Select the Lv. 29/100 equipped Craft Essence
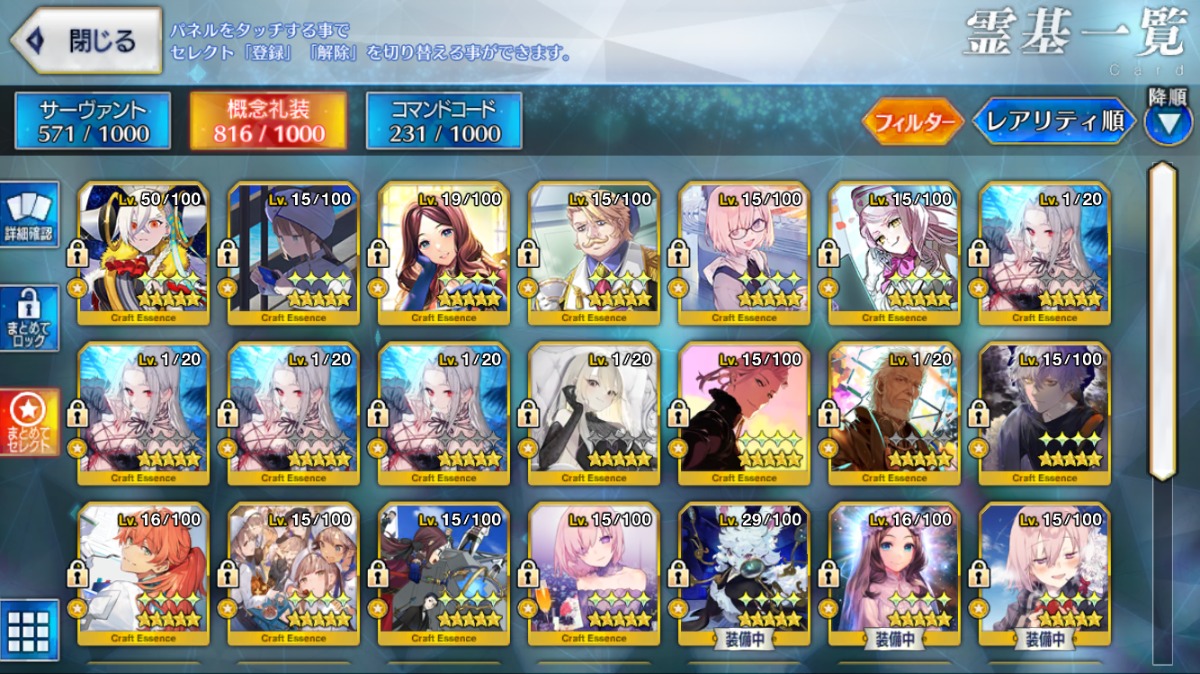1200x674 pixels. 744,574
